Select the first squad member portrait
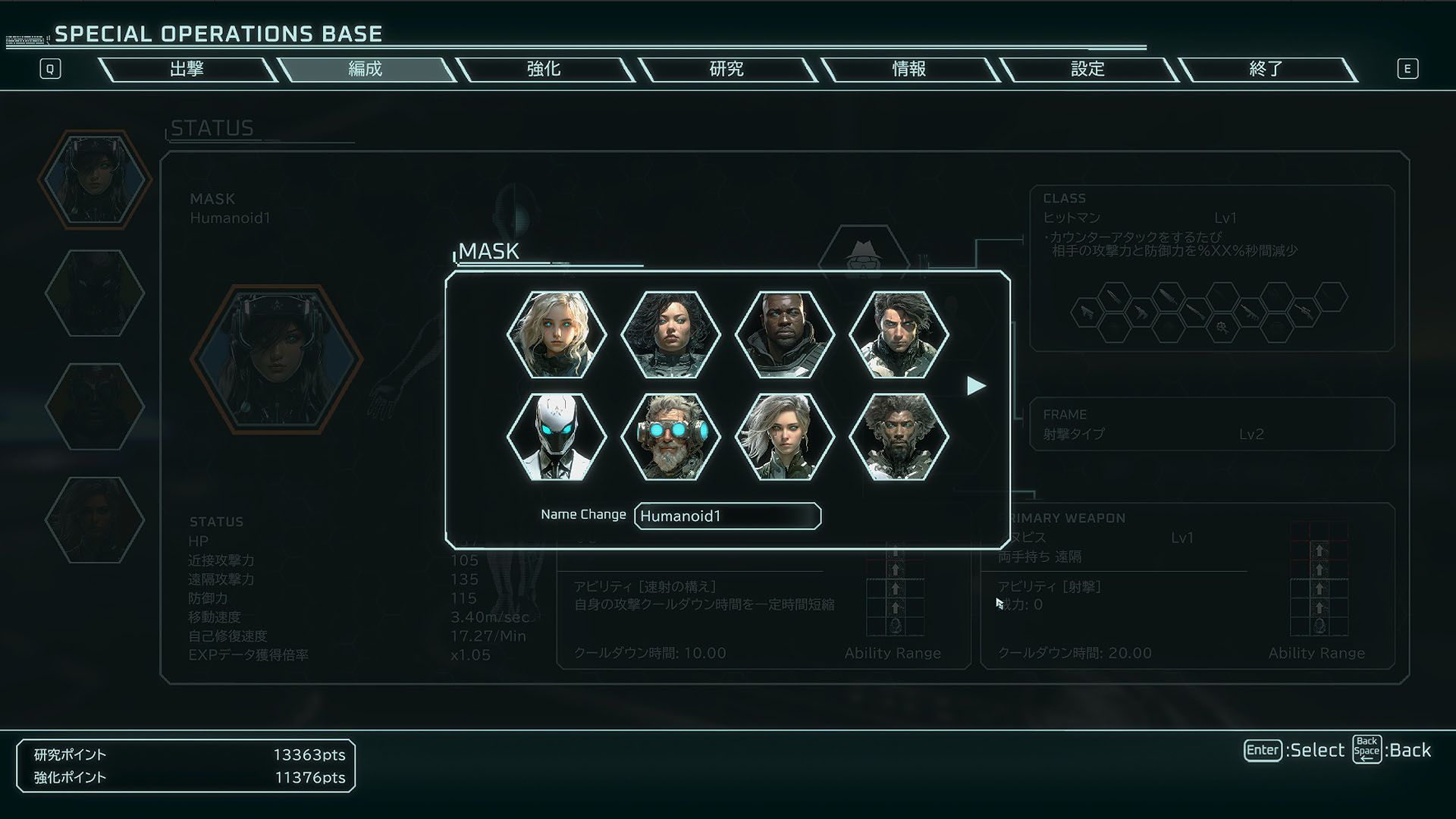This screenshot has height=819, width=1456. [x=95, y=180]
